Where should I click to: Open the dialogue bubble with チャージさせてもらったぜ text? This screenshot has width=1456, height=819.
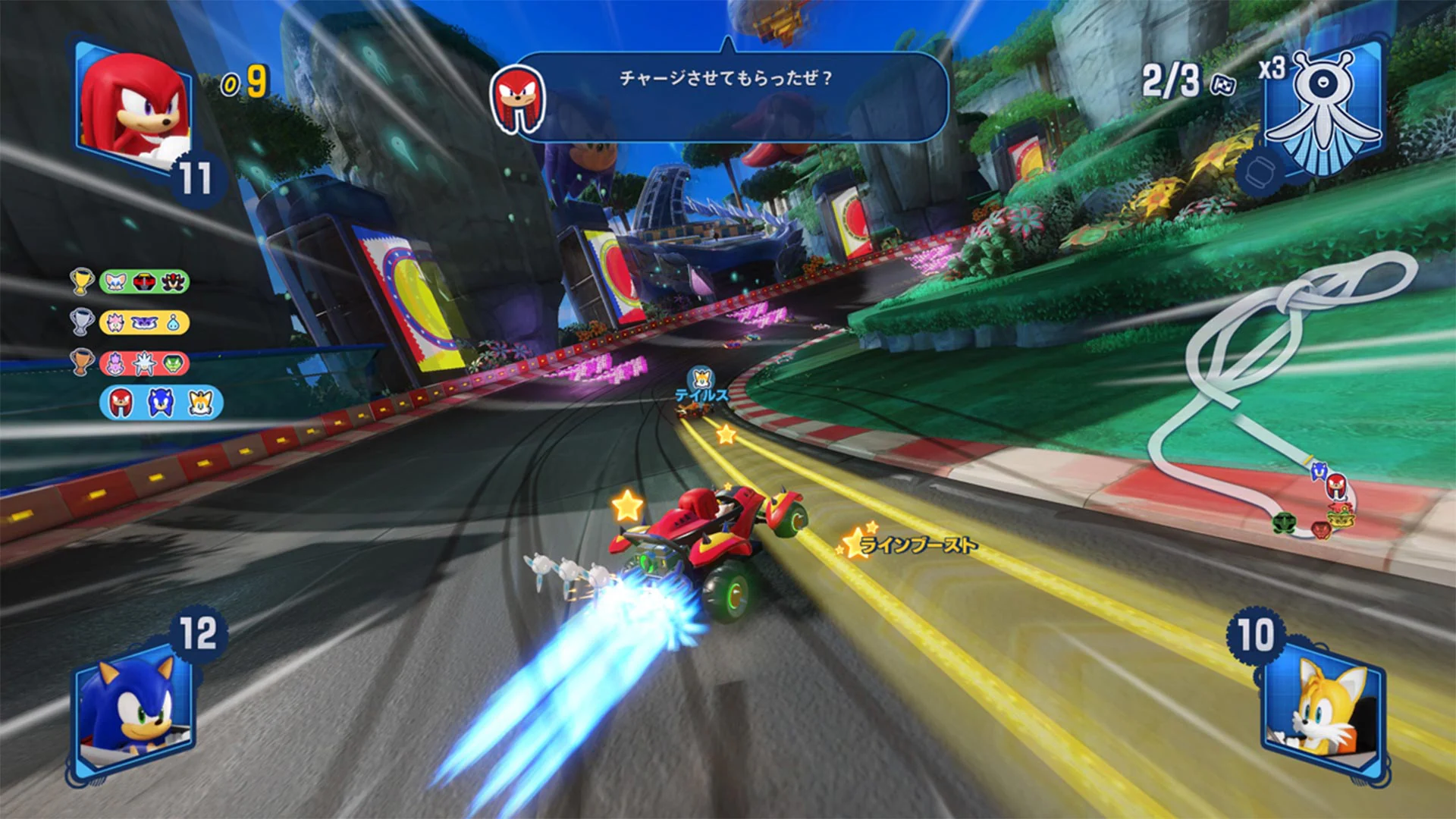[728, 78]
